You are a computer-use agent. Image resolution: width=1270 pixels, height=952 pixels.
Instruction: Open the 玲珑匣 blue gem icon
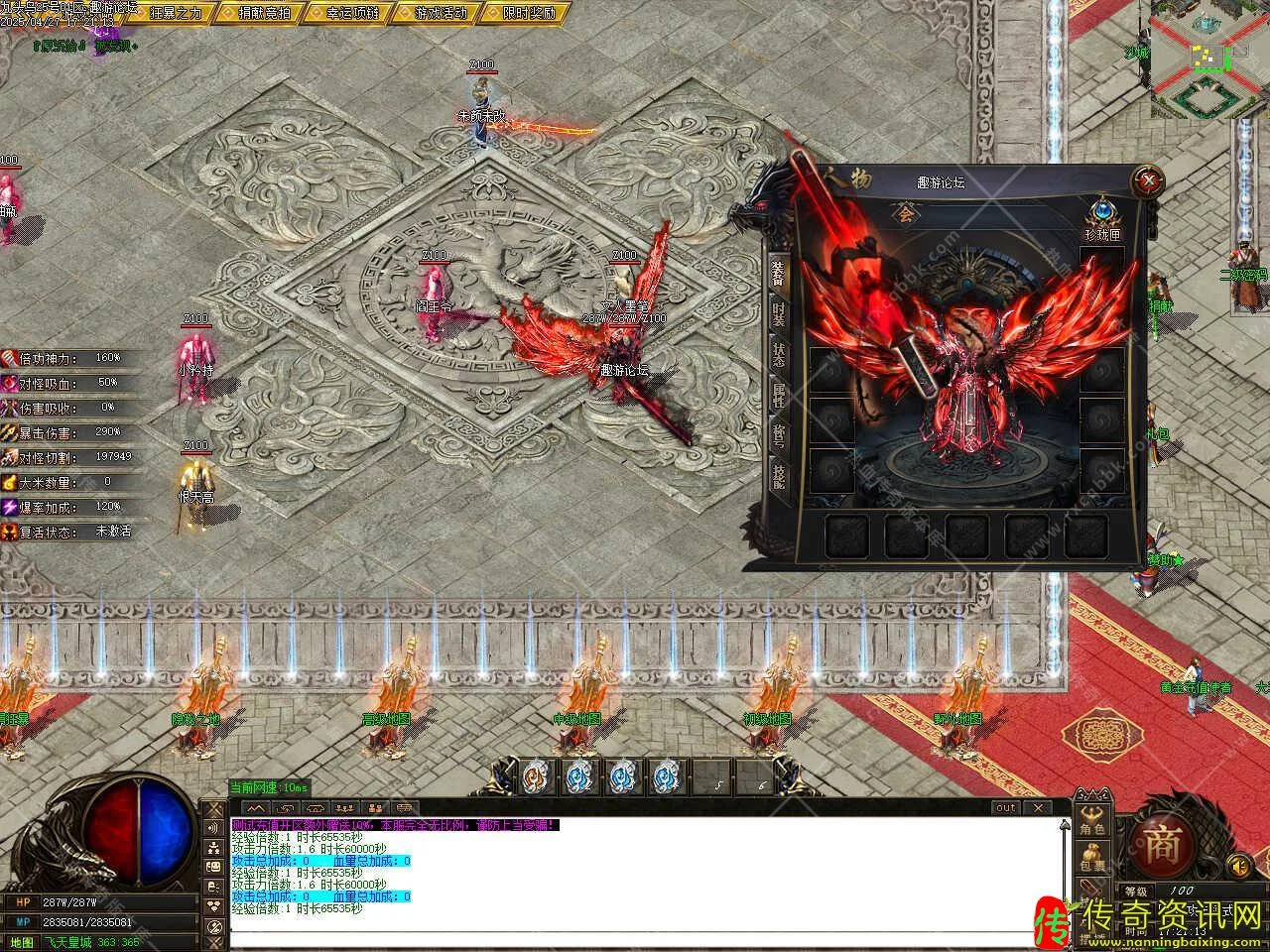click(x=1104, y=212)
